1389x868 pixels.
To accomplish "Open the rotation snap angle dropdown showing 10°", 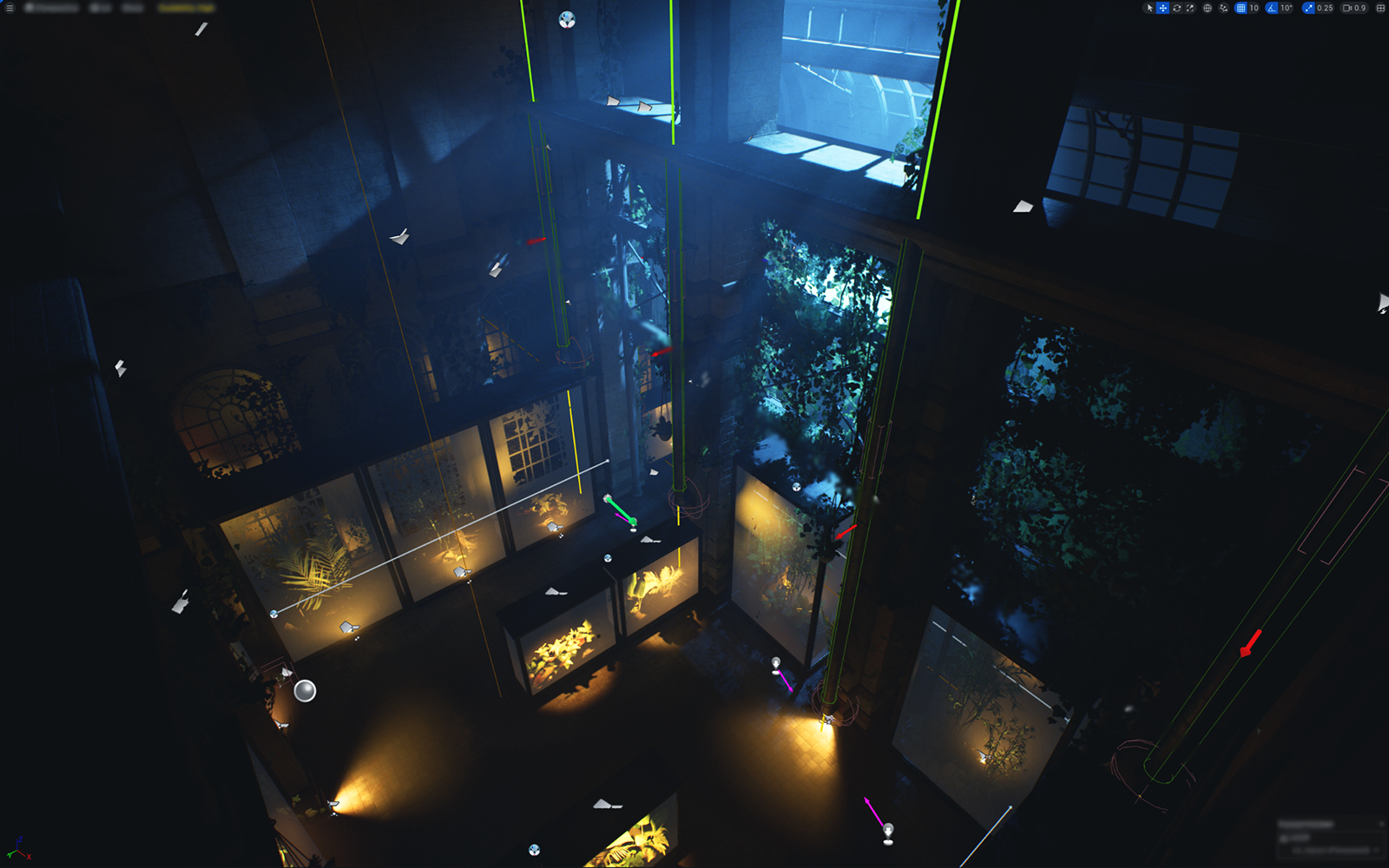I will click(1286, 8).
